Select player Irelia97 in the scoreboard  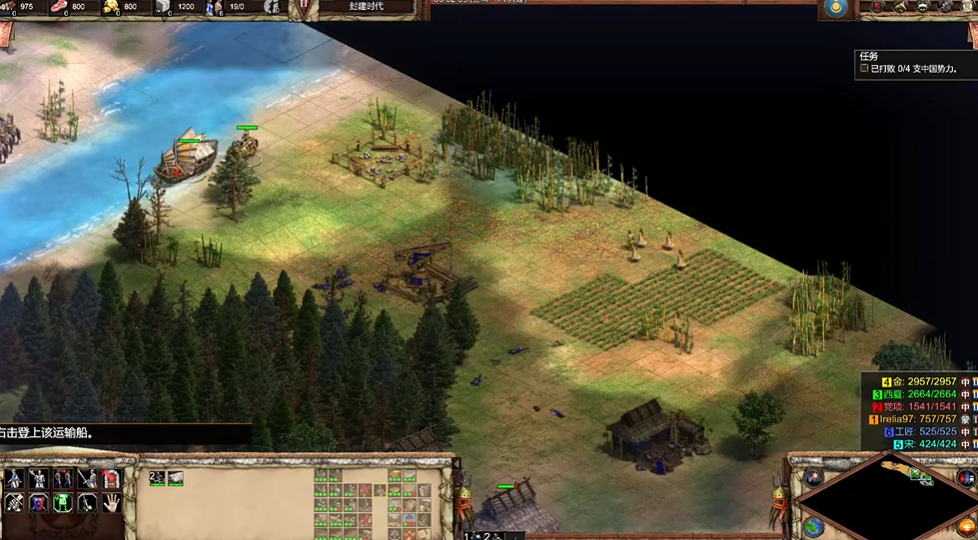[917, 419]
